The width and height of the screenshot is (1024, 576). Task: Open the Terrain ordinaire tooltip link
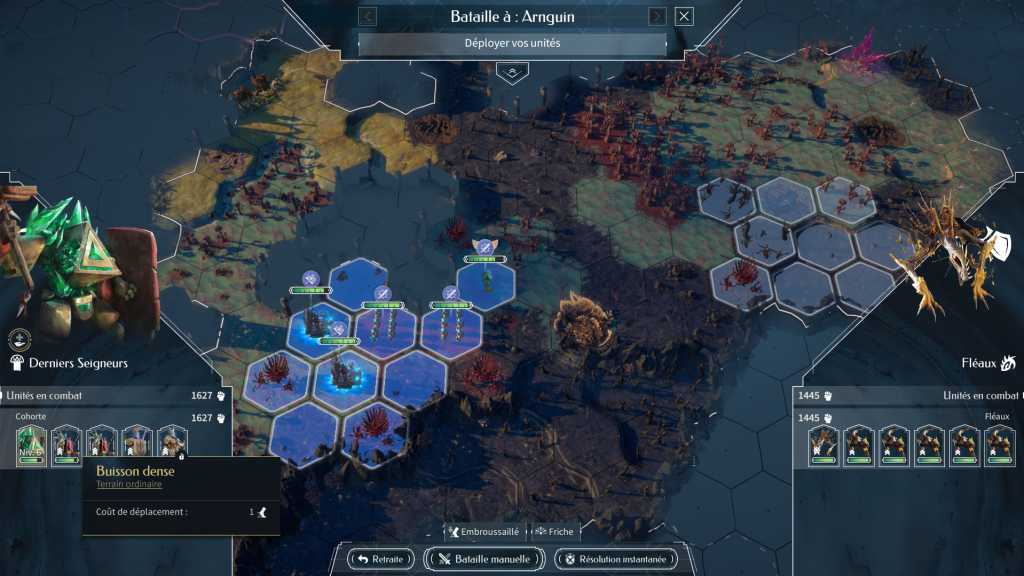tap(129, 485)
